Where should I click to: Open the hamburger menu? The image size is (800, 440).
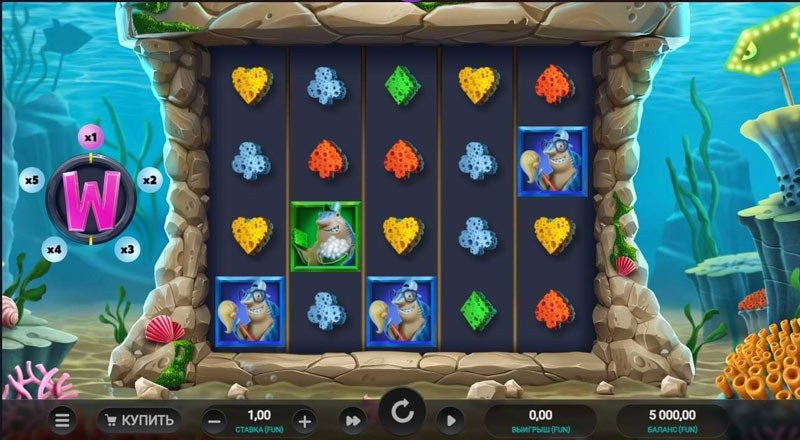tap(62, 419)
